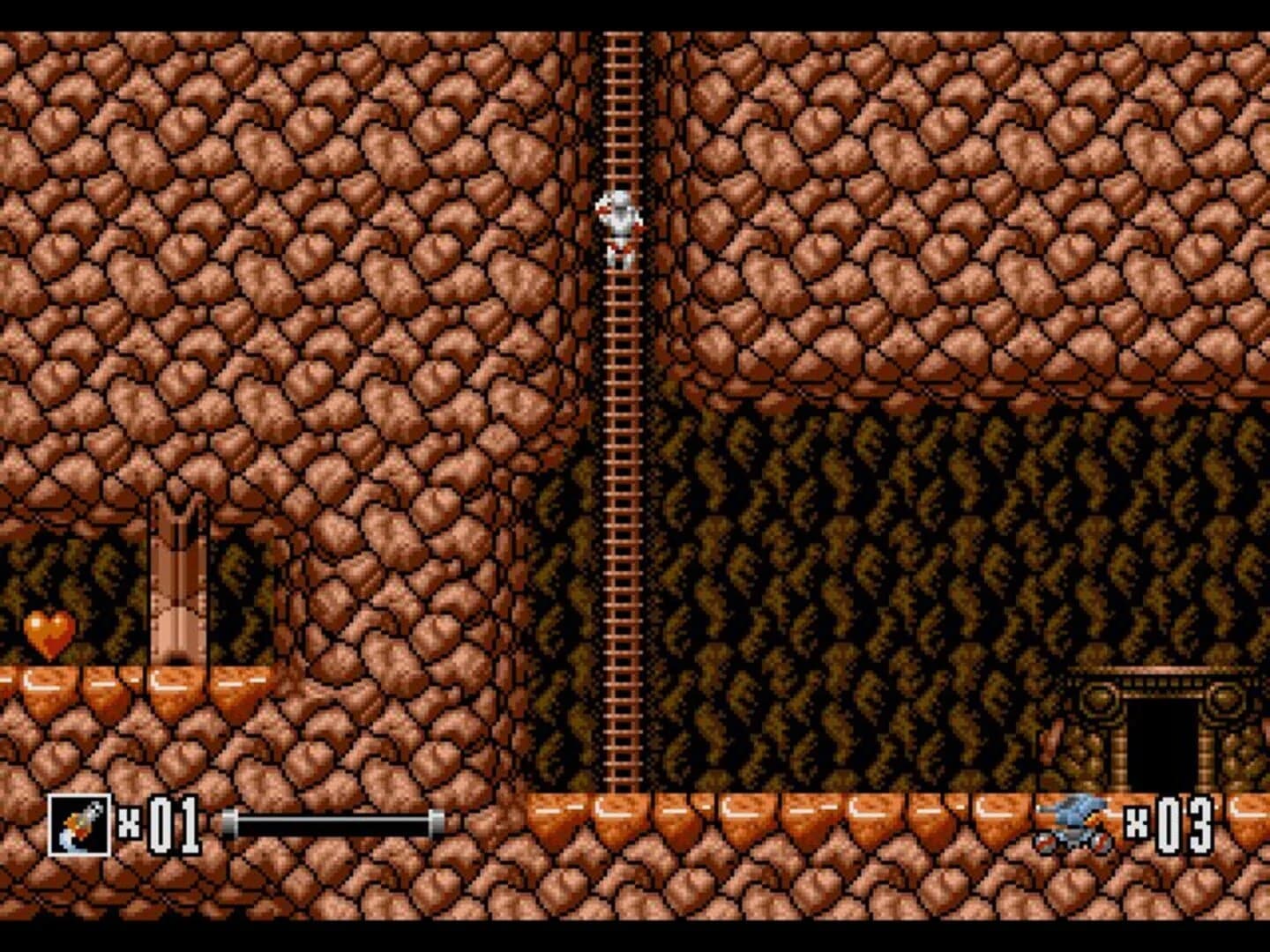This screenshot has width=1270, height=952.
Task: Click the orange heart pickup on the ledge
Action: click(x=49, y=635)
